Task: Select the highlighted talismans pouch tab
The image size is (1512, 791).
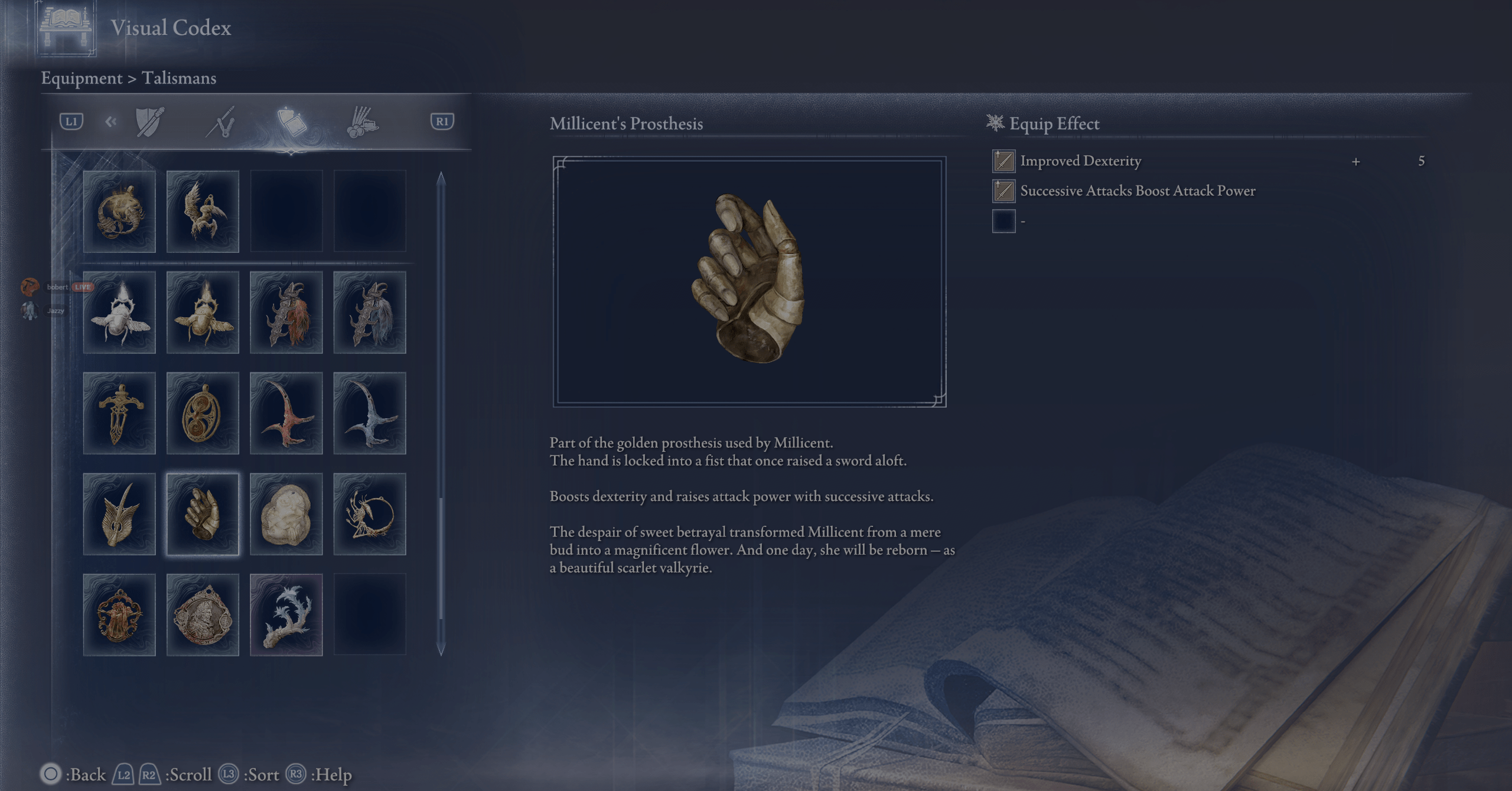Action: (292, 122)
